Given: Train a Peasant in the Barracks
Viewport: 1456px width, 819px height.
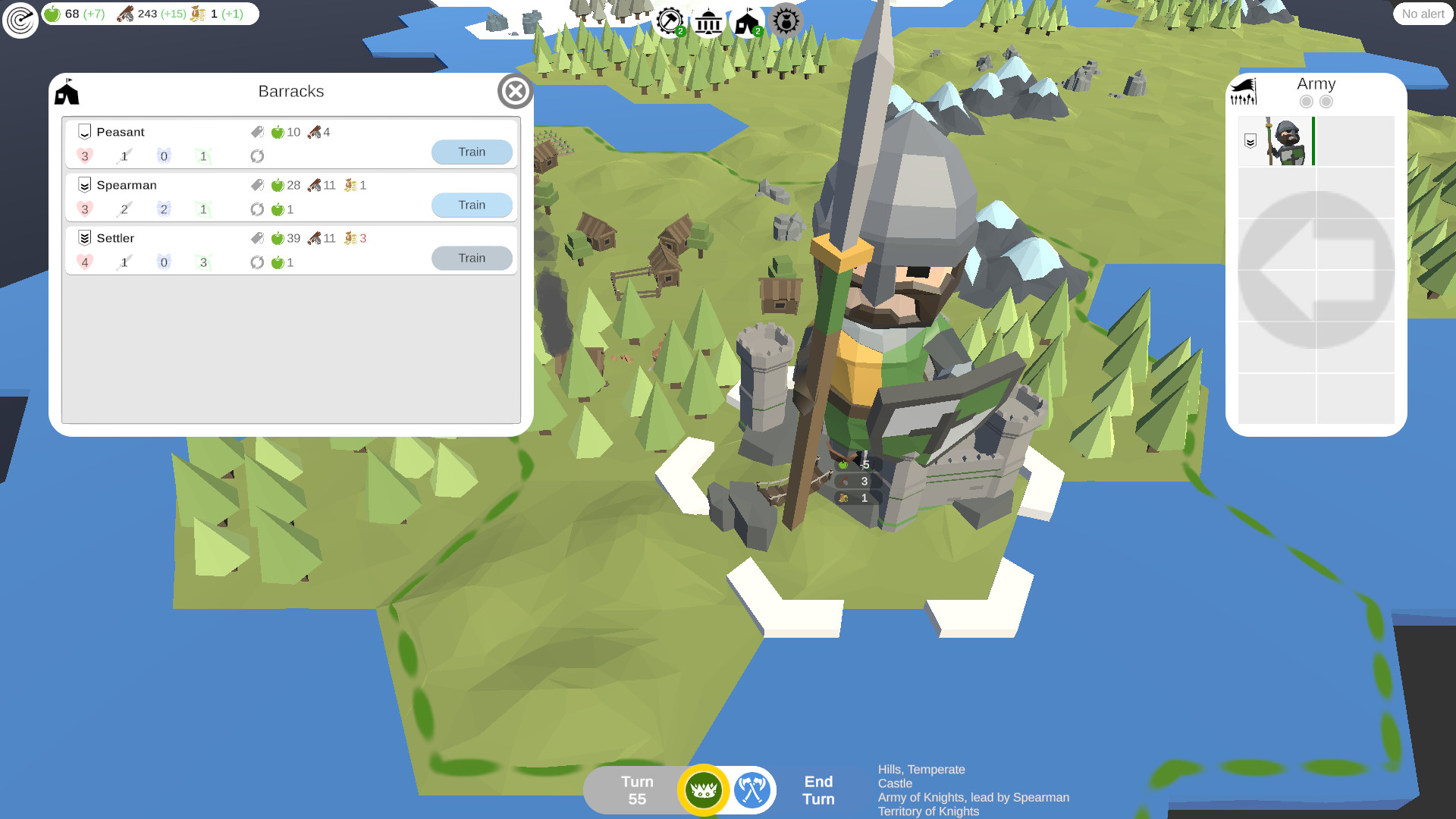Looking at the screenshot, I should pos(472,152).
